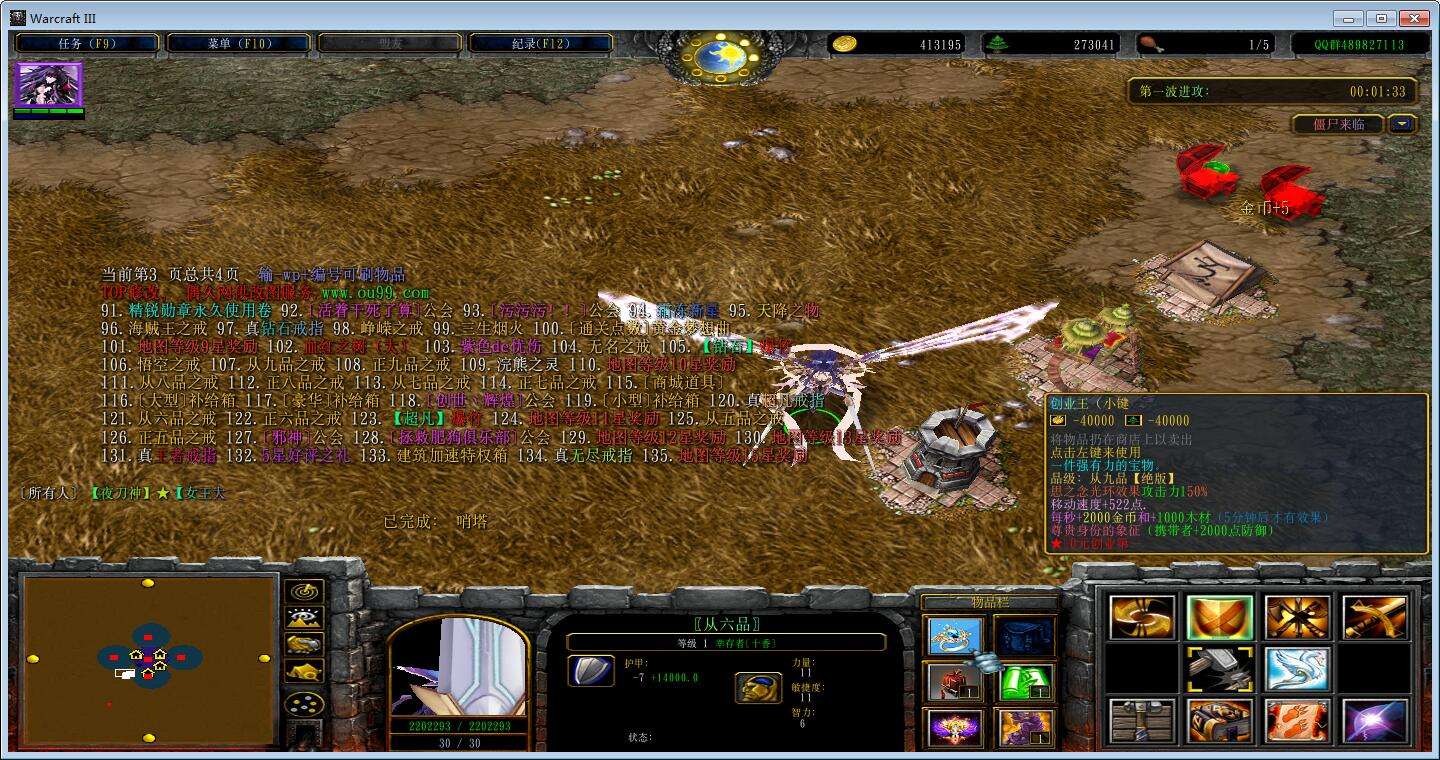Screen dimensions: 1440x760
Task: Open the 任务 (F9) quests menu
Action: coord(87,44)
